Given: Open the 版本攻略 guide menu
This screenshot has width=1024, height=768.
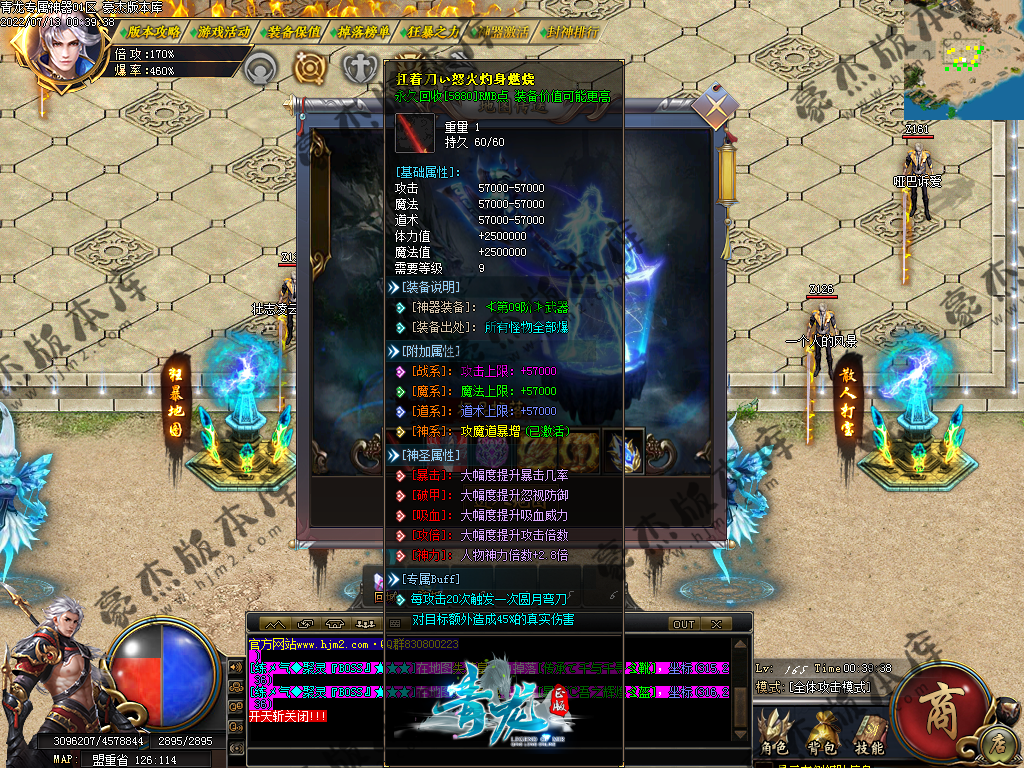Looking at the screenshot, I should [154, 31].
